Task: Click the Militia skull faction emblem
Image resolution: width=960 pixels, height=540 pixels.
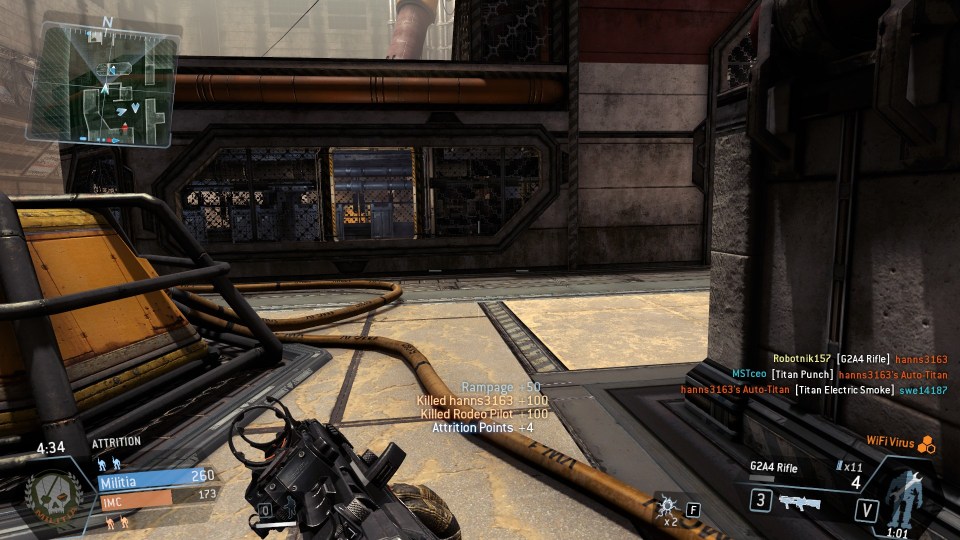Action: [54, 495]
